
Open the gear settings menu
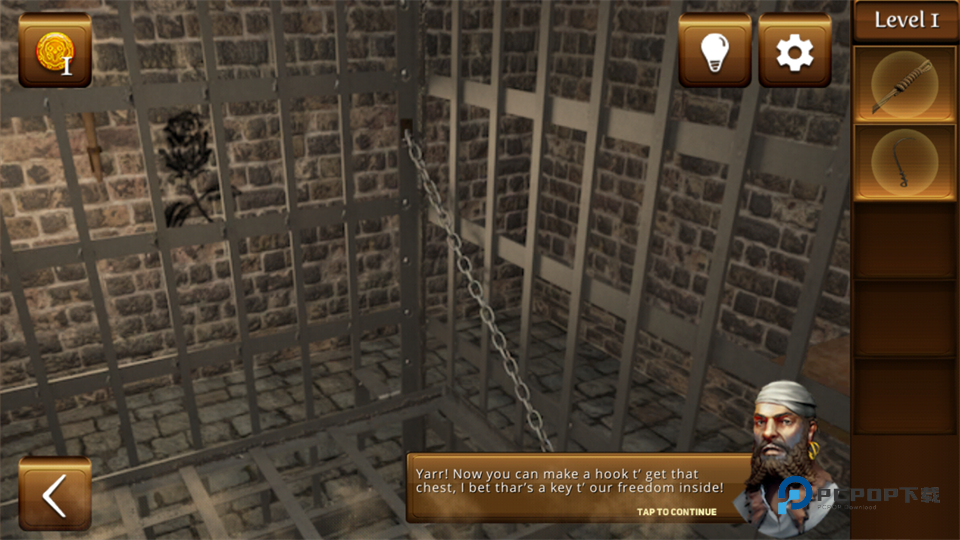click(795, 51)
